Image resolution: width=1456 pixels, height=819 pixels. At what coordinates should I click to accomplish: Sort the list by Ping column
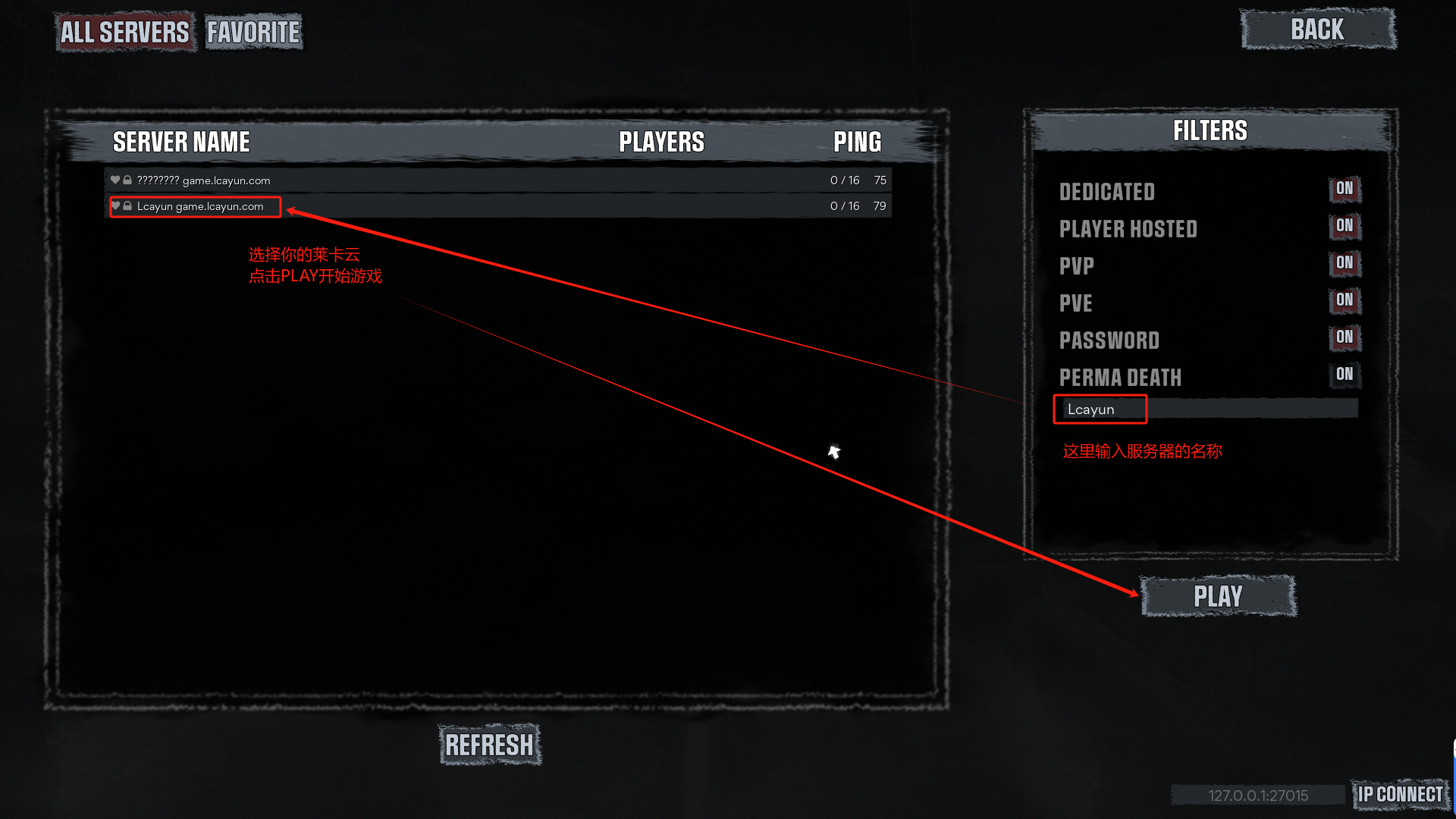coord(857,142)
